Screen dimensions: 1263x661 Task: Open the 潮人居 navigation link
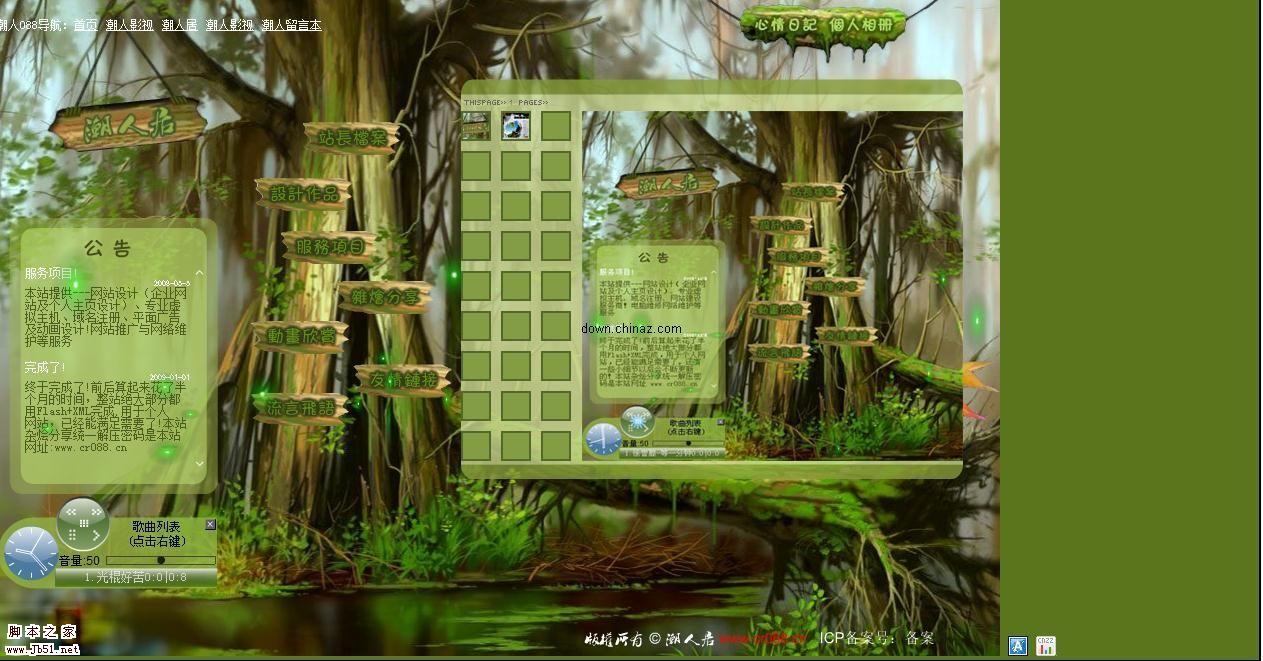pyautogui.click(x=179, y=25)
